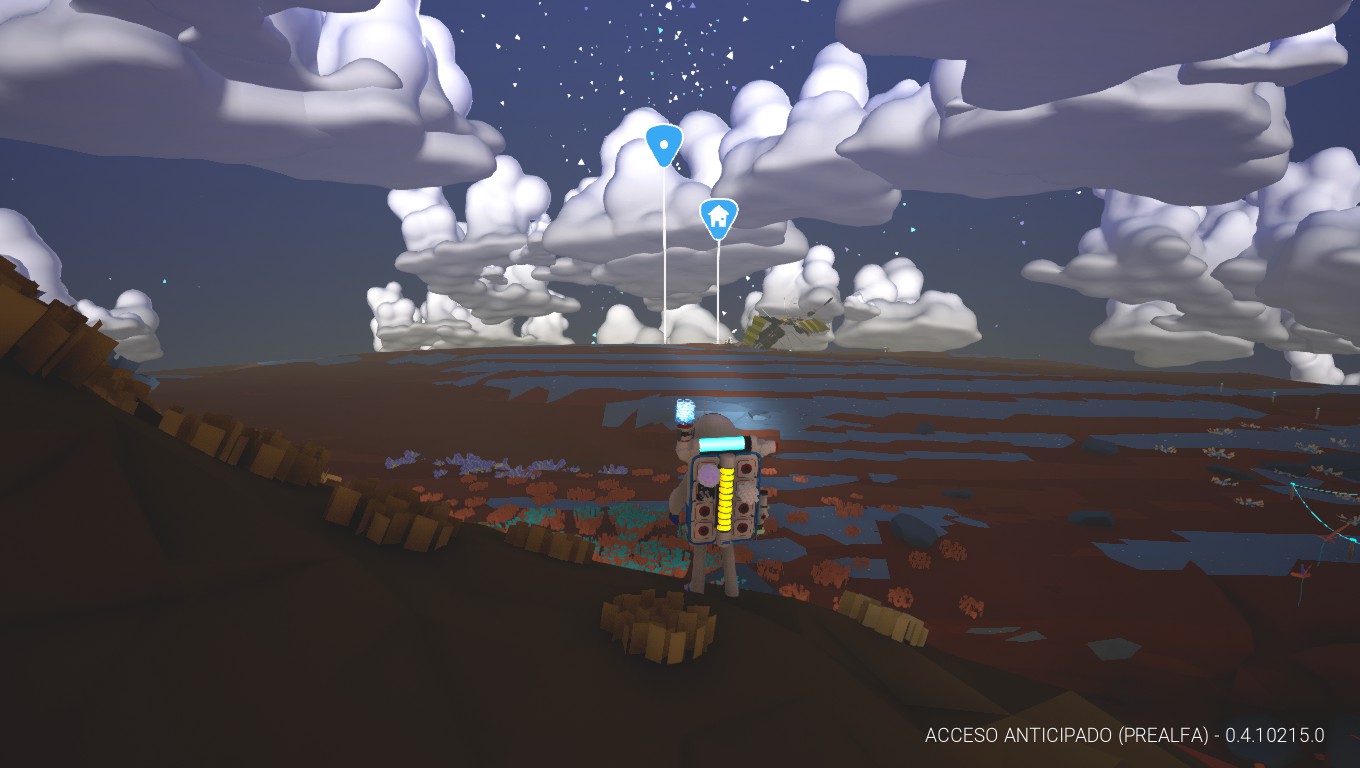Click the white studded item on the backpack

[x=746, y=493]
